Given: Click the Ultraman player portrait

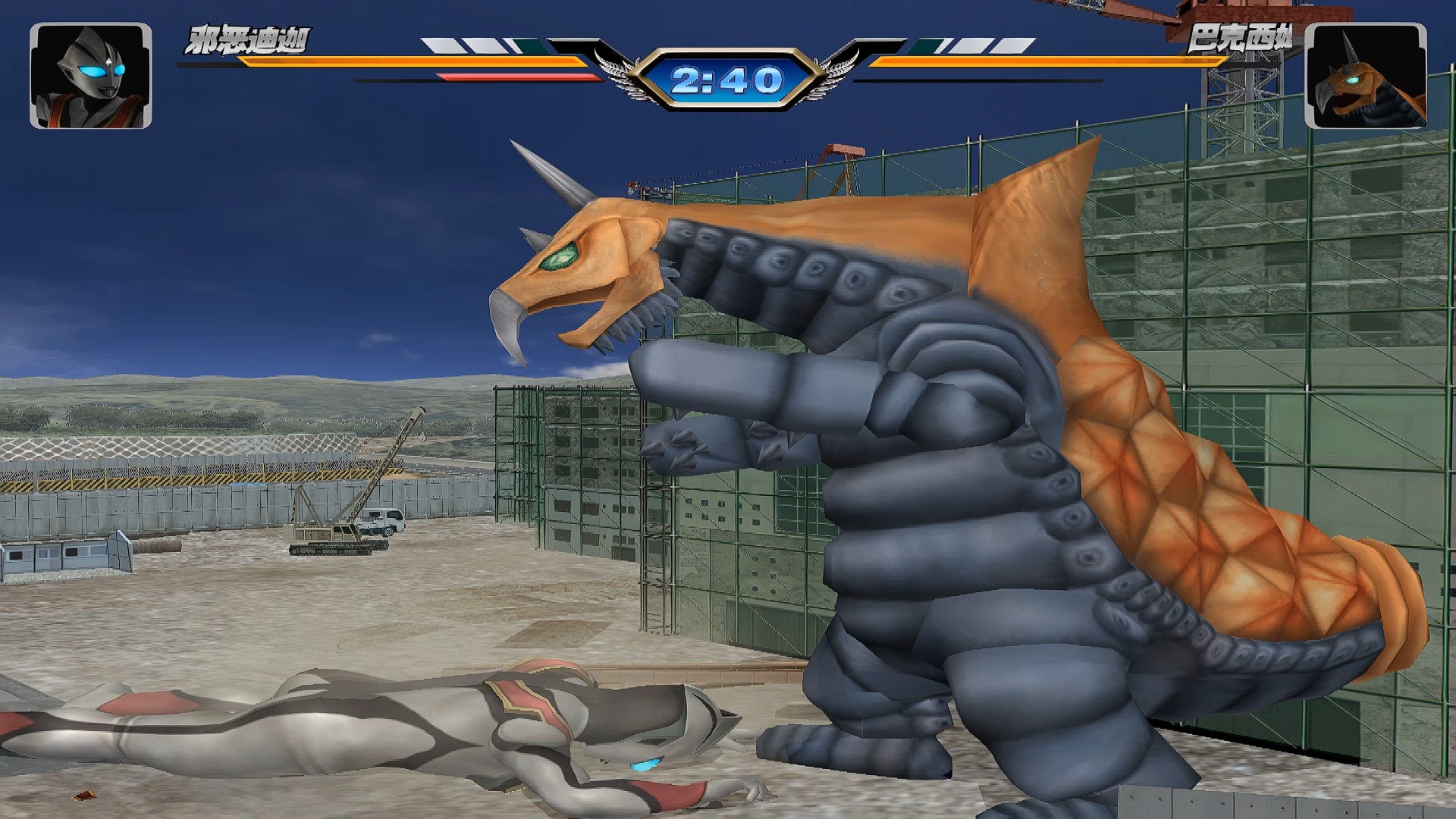Looking at the screenshot, I should pyautogui.click(x=90, y=76).
